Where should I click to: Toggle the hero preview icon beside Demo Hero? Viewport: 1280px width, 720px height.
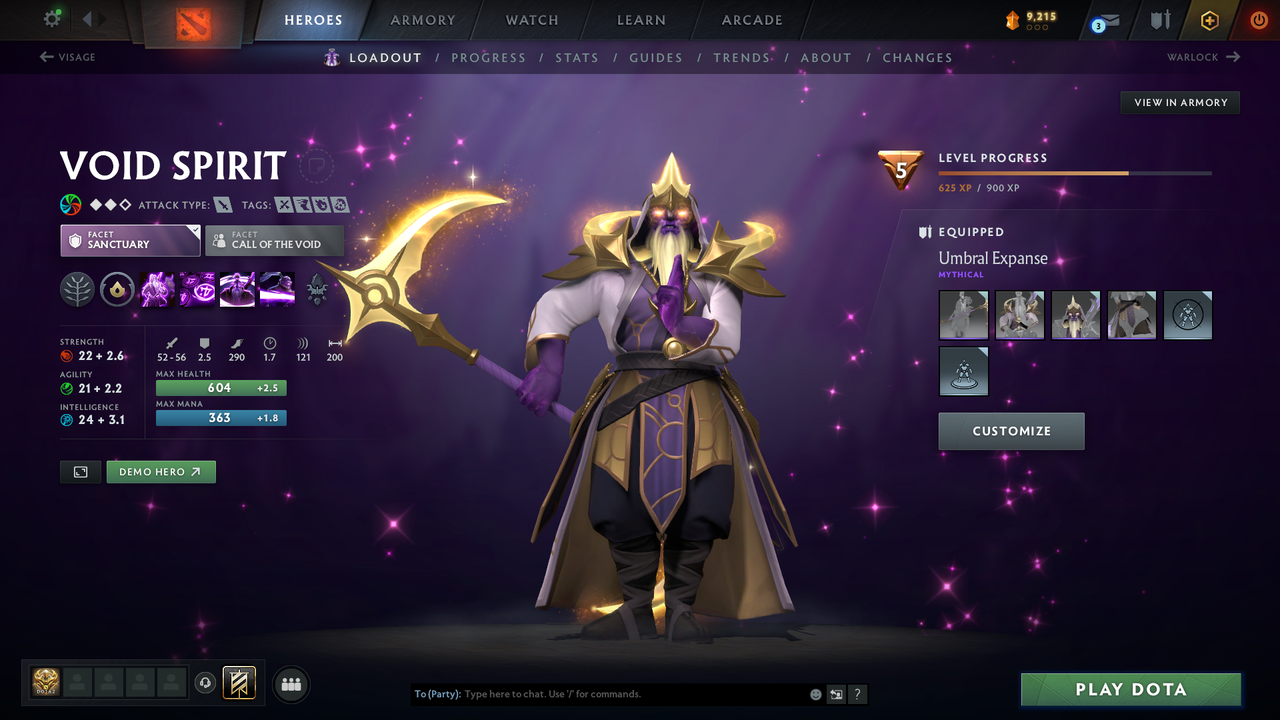(80, 471)
